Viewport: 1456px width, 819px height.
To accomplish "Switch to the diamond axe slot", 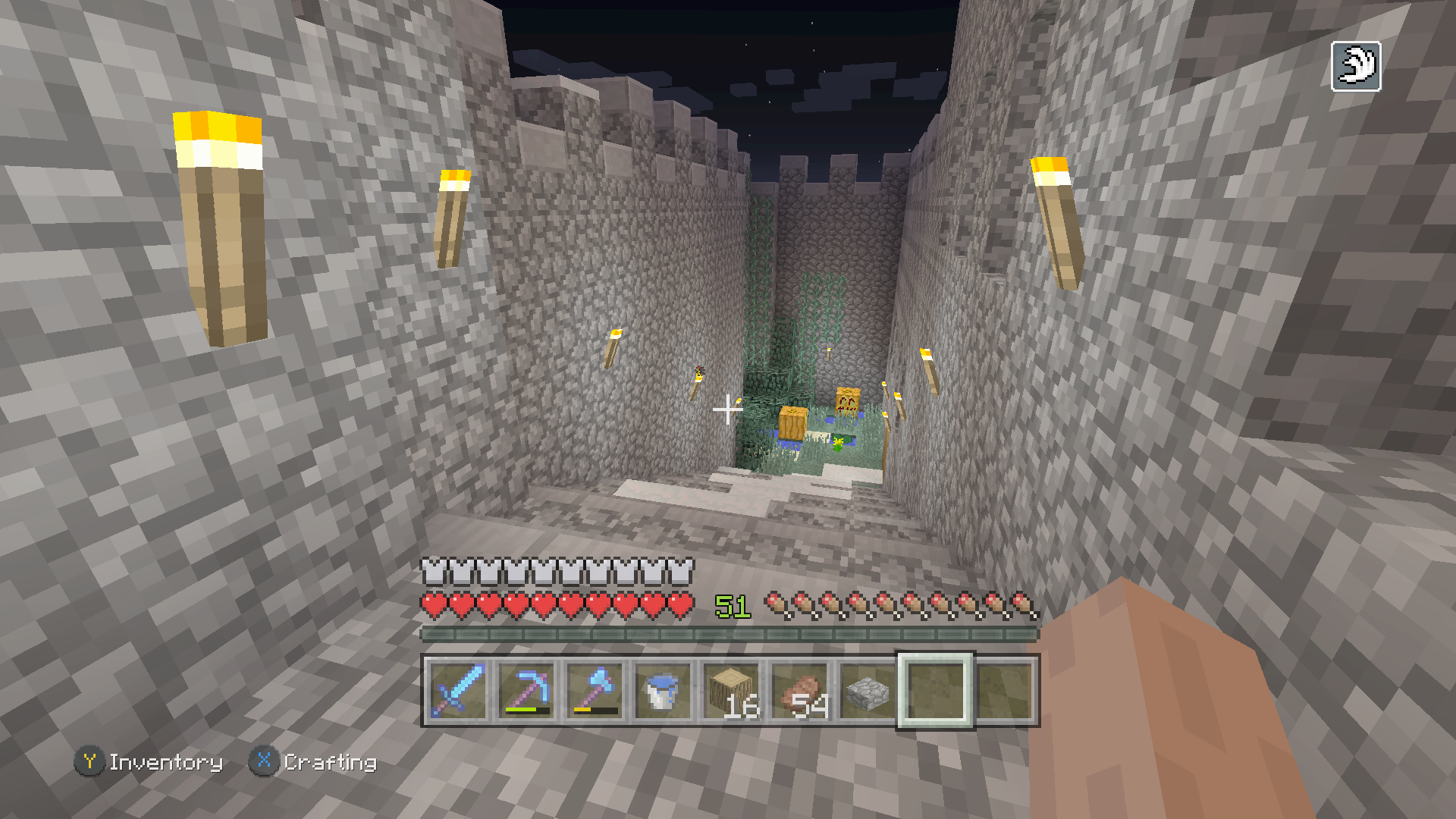I will click(x=594, y=691).
